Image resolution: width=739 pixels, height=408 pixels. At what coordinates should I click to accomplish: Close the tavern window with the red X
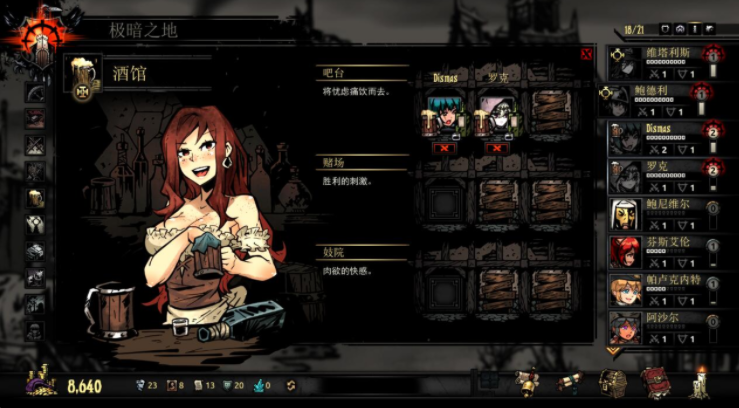pos(586,55)
